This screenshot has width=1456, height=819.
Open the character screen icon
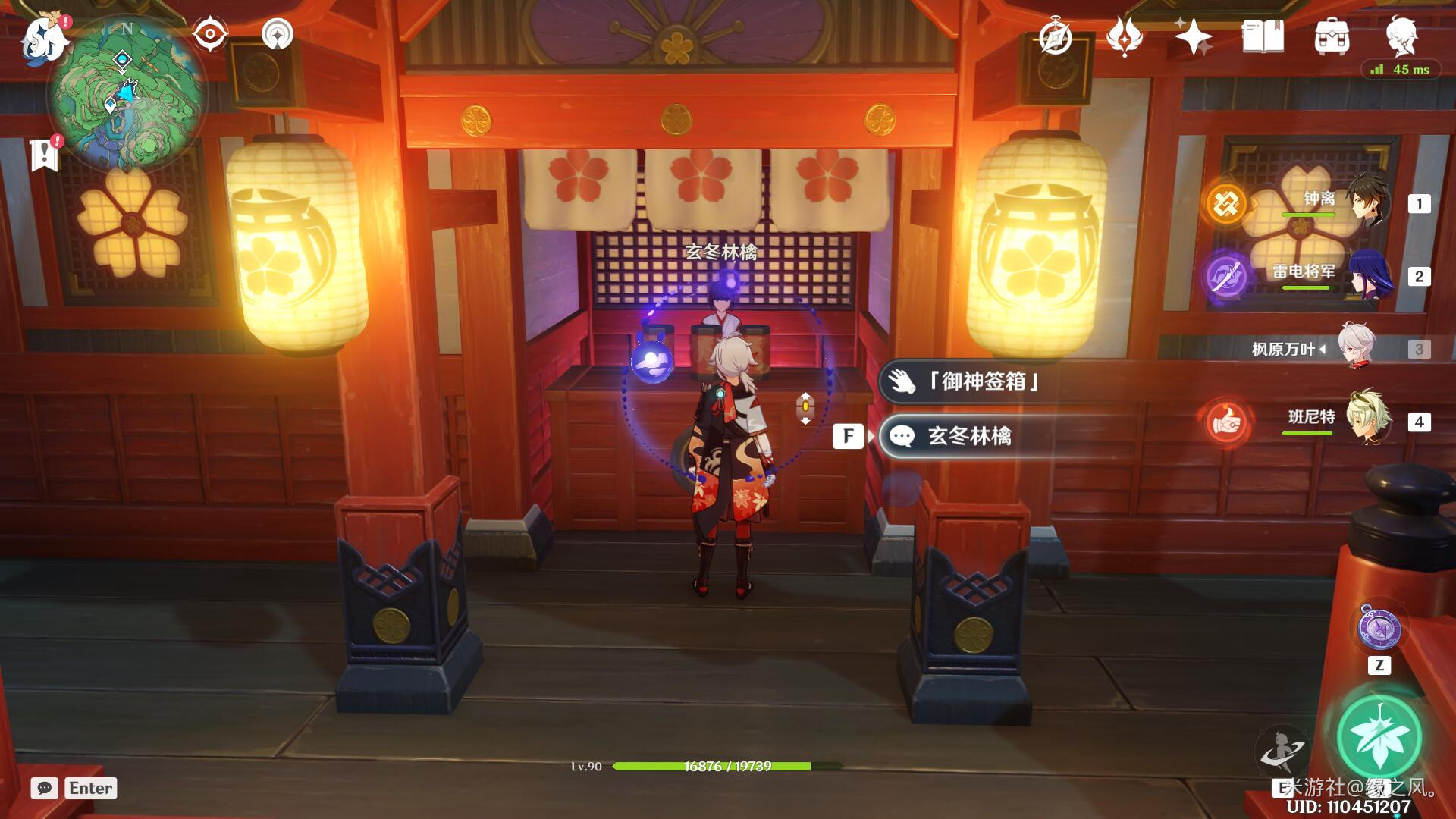pos(1401,35)
